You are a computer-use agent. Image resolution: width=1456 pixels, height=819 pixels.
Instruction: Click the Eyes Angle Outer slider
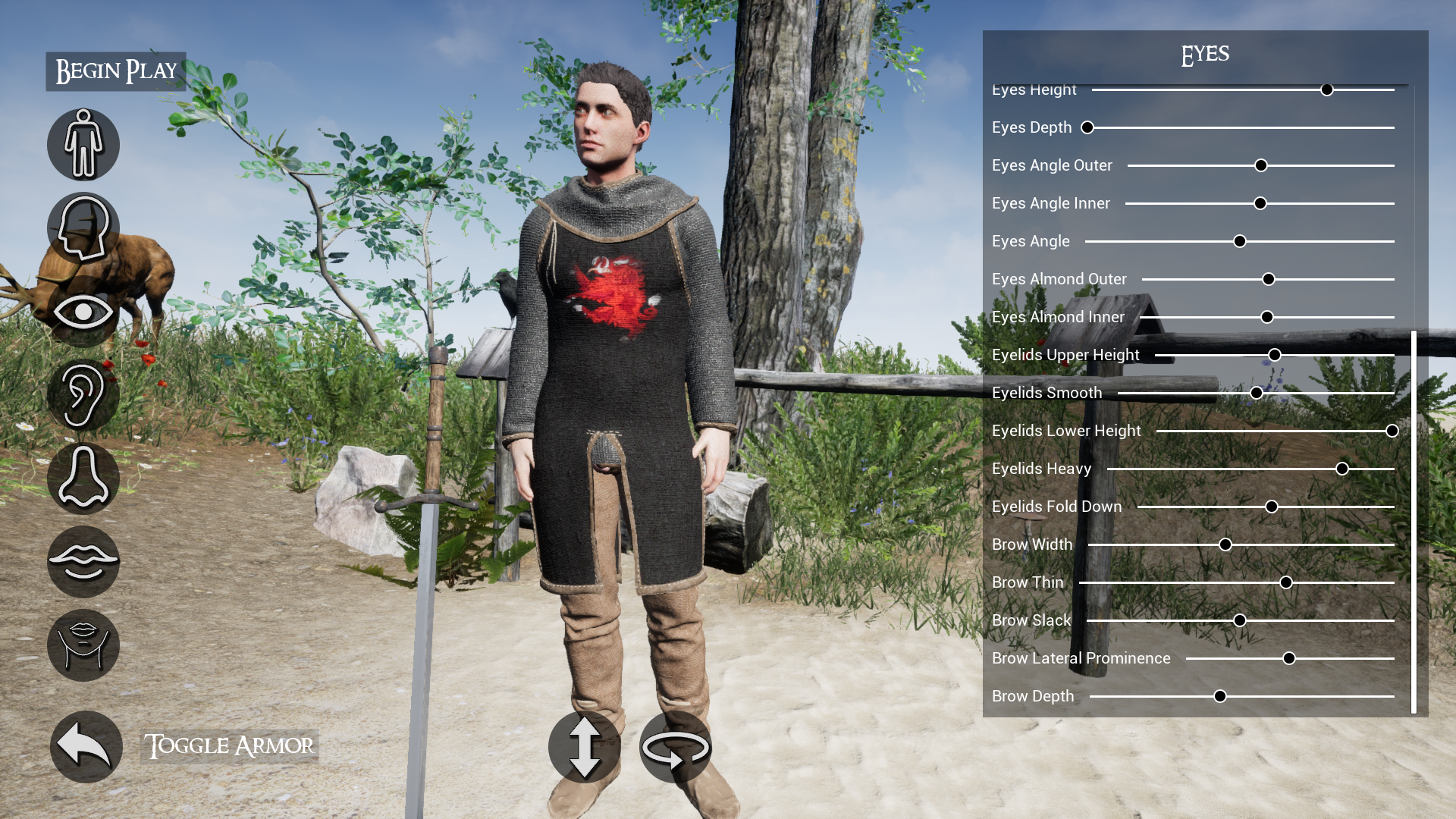(1261, 165)
